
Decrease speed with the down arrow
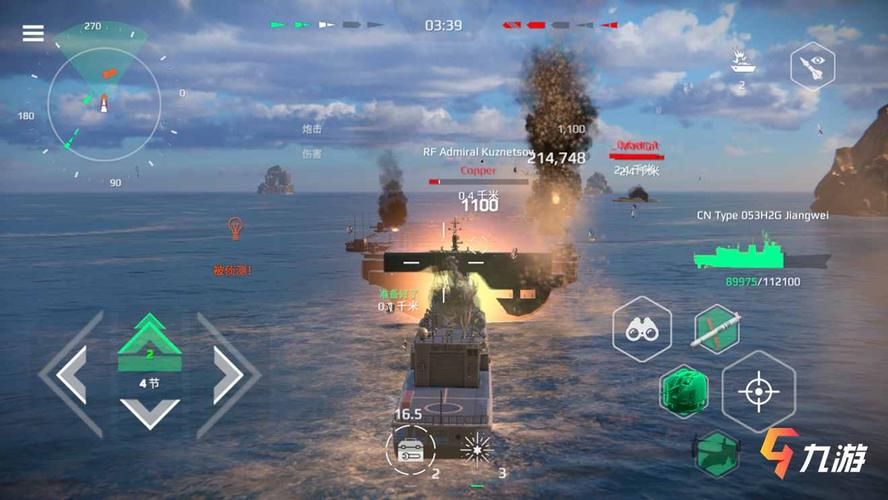tap(149, 411)
